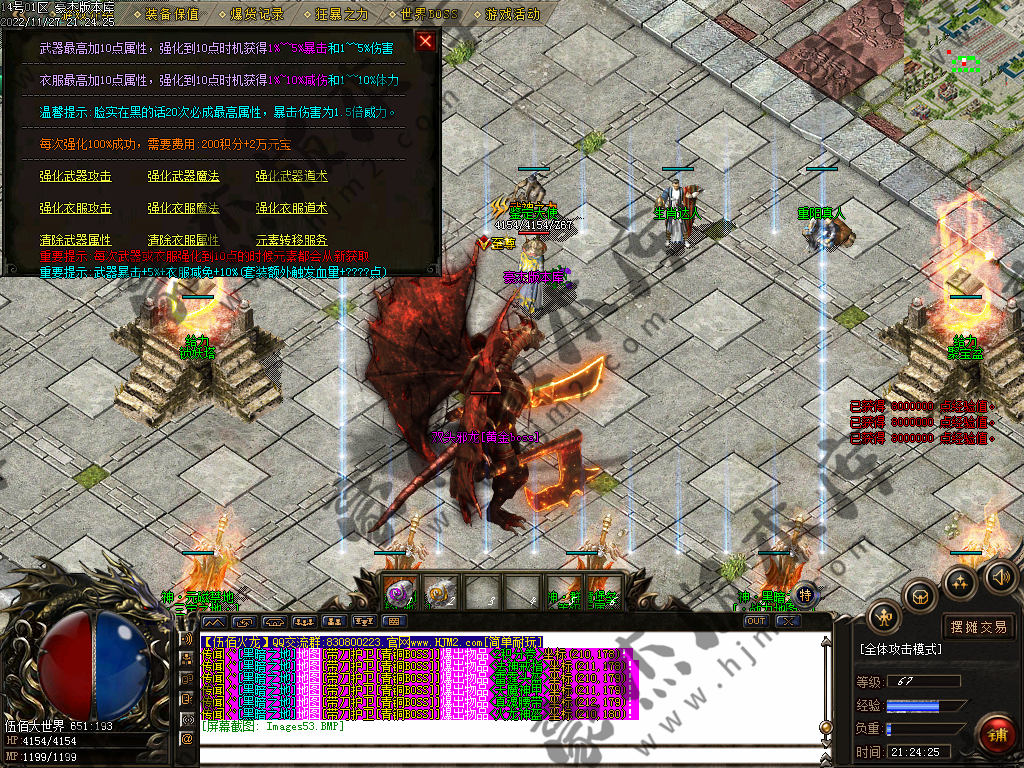Close the enhancement dialog with the red X

click(x=426, y=41)
